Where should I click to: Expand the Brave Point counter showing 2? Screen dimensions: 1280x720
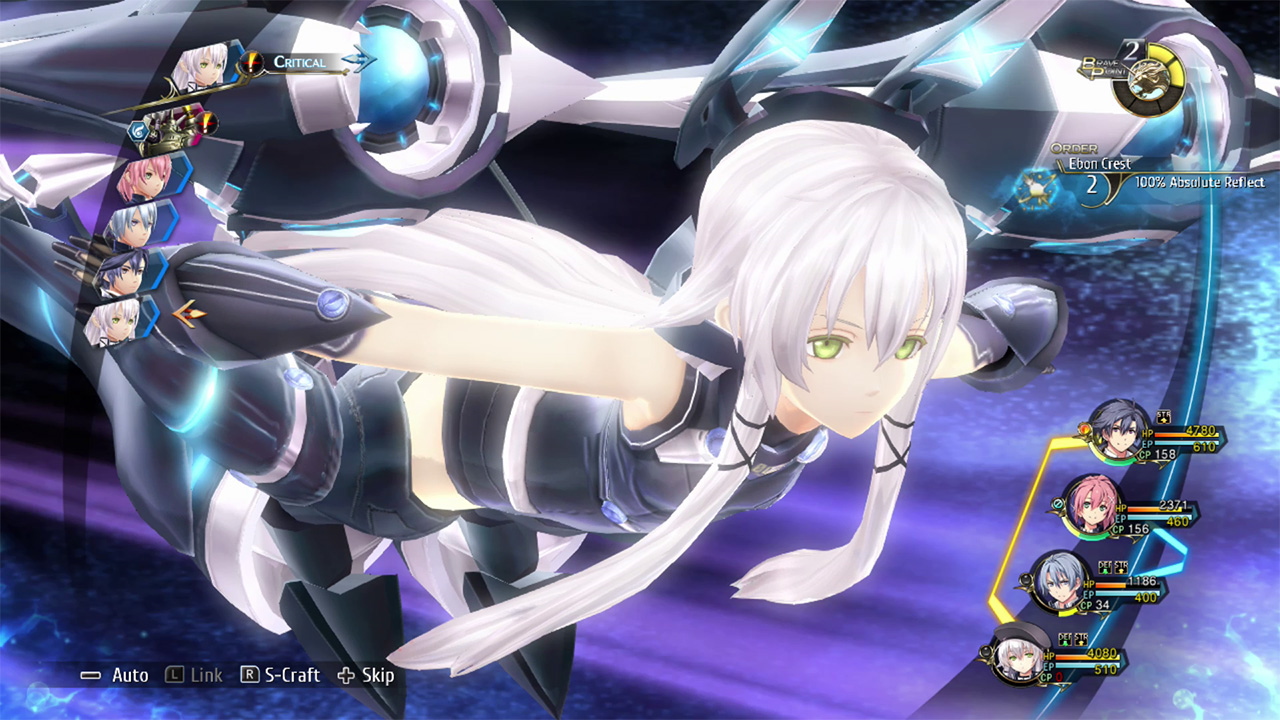click(x=1132, y=51)
